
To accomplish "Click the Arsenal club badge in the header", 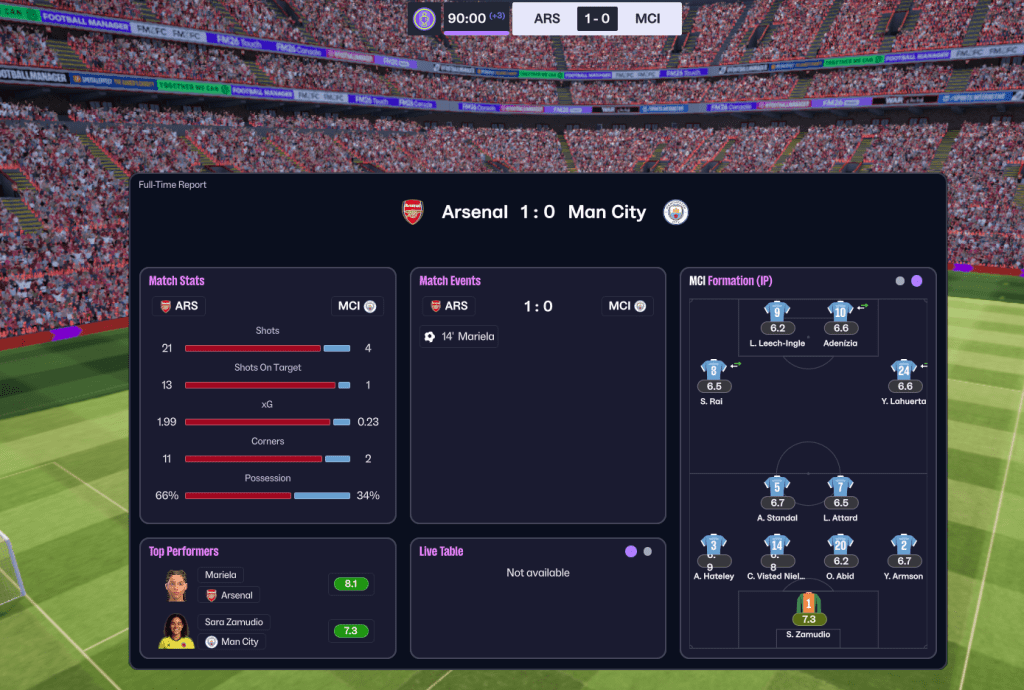I will click(x=413, y=212).
